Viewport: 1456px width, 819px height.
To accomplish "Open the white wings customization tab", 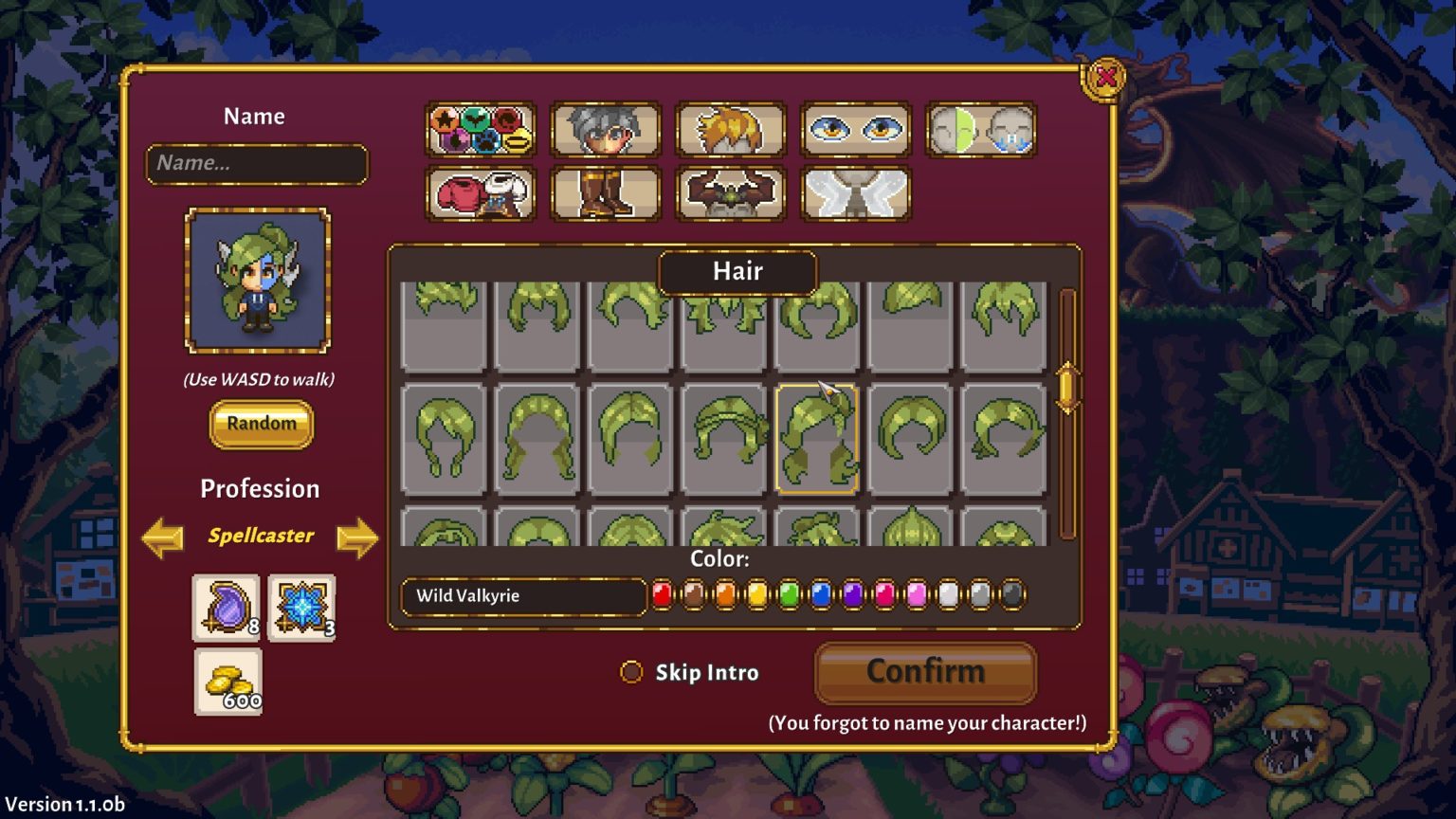I will point(855,193).
